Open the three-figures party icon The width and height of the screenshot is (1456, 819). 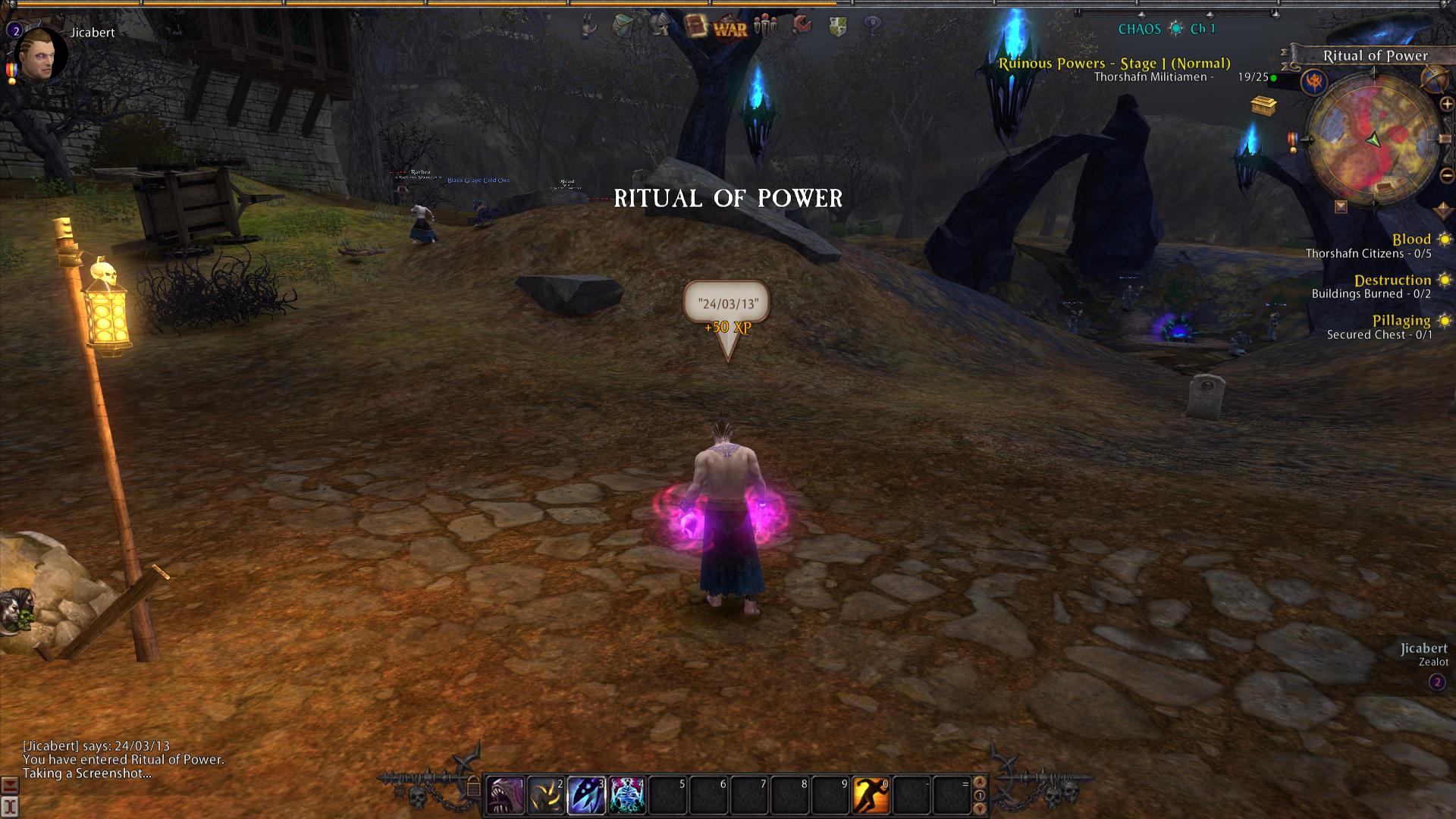coord(766,27)
